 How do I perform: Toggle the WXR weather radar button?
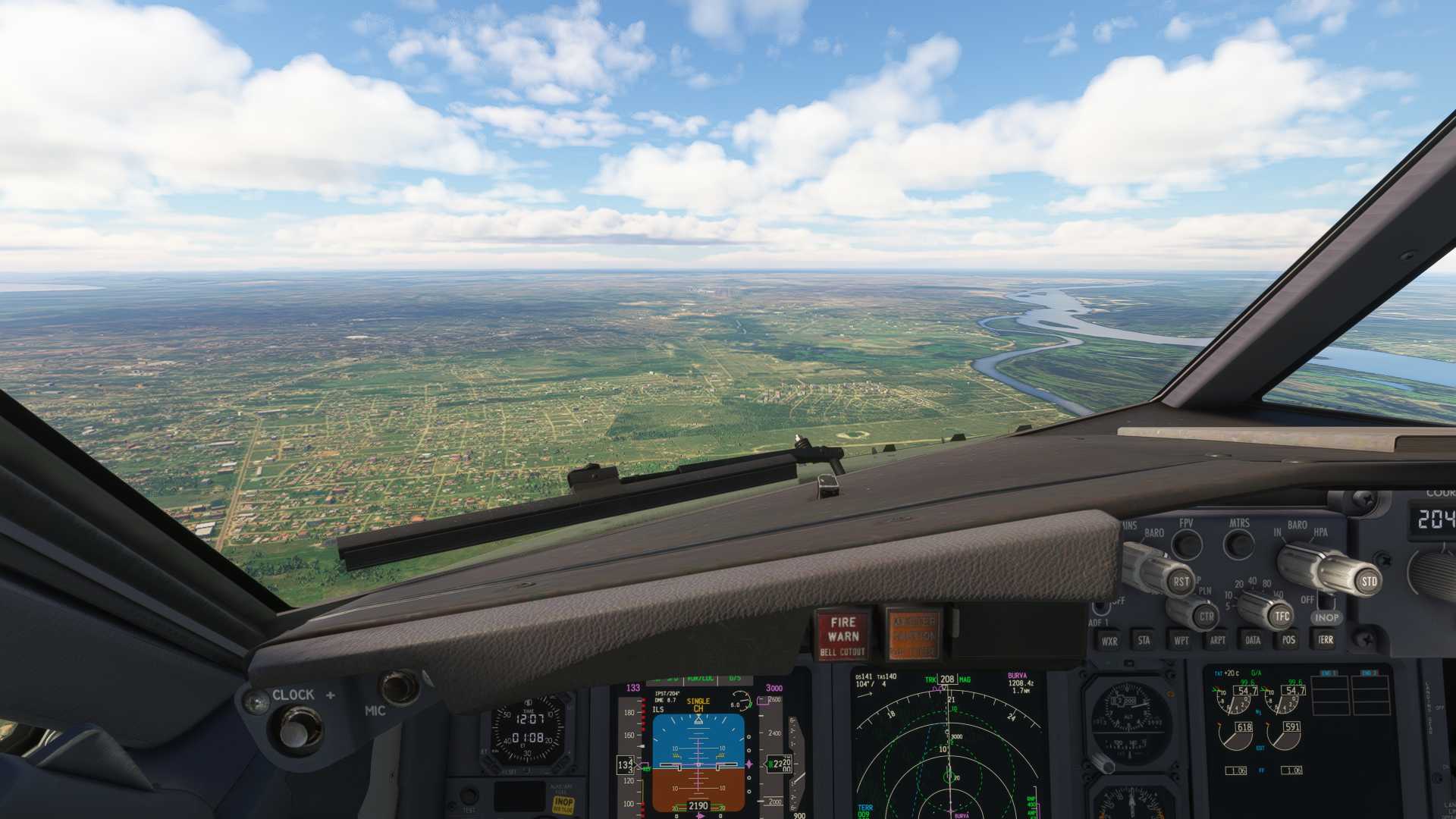(1109, 641)
